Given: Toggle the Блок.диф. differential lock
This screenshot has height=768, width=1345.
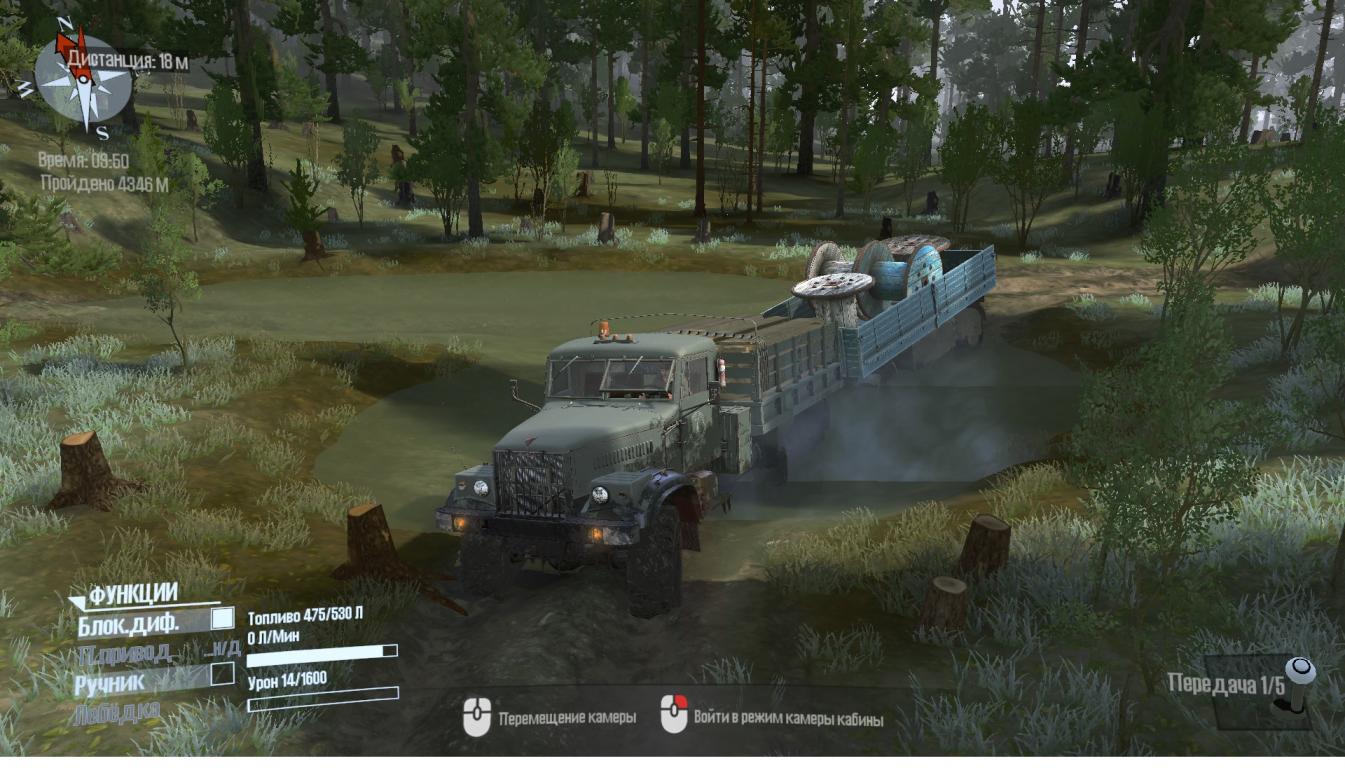Looking at the screenshot, I should click(222, 620).
